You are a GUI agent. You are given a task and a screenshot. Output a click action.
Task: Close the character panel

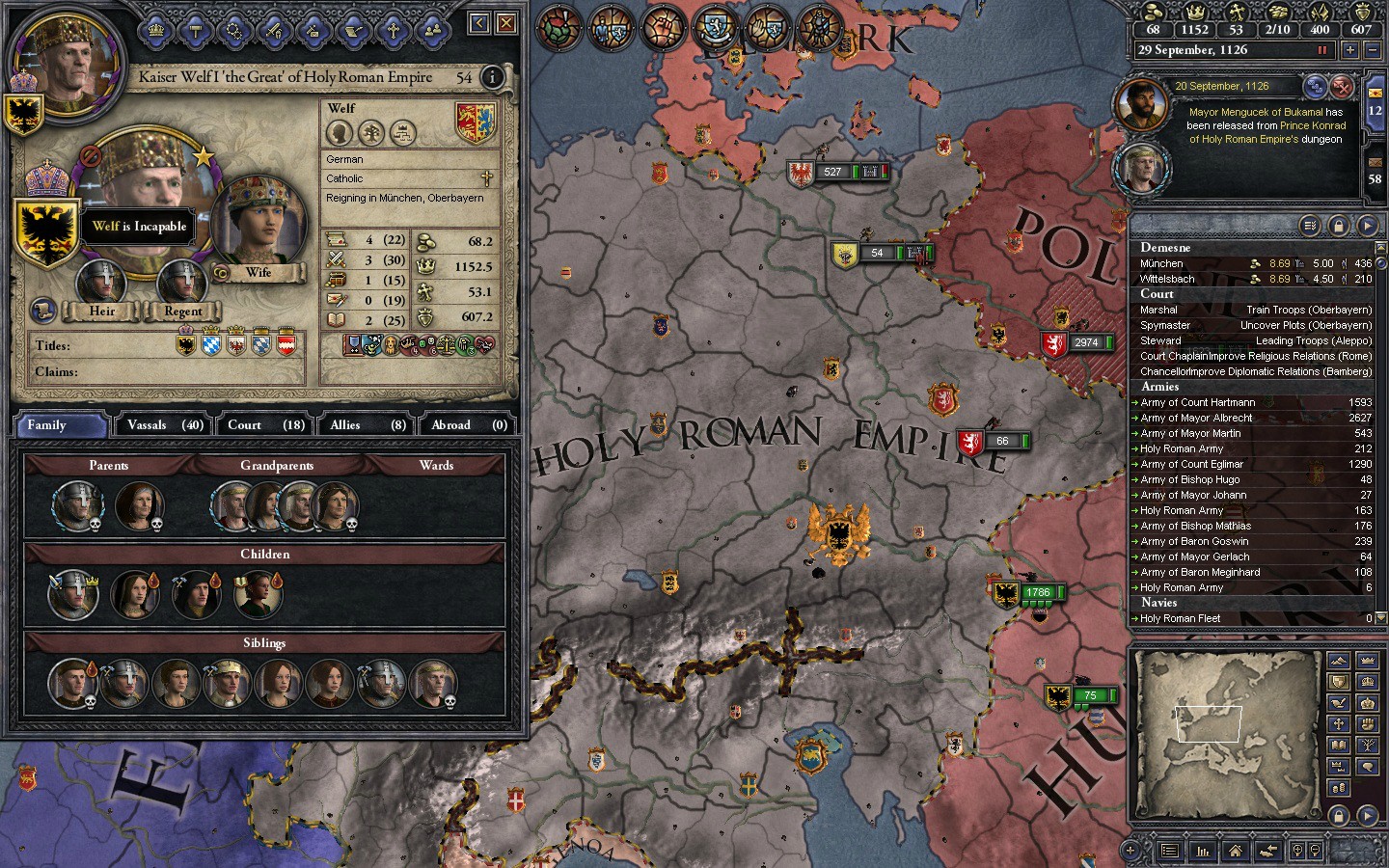506,23
